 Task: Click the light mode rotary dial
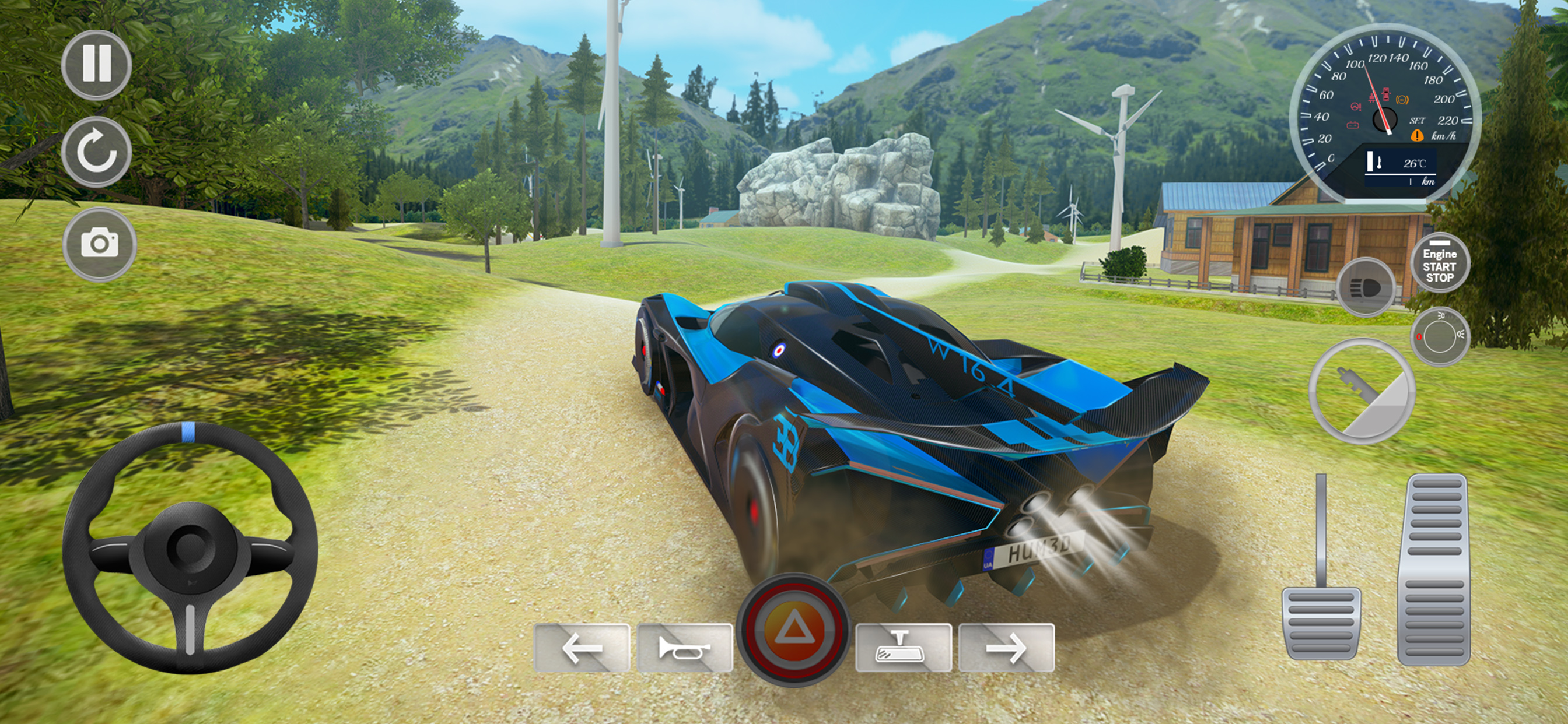coord(1440,336)
